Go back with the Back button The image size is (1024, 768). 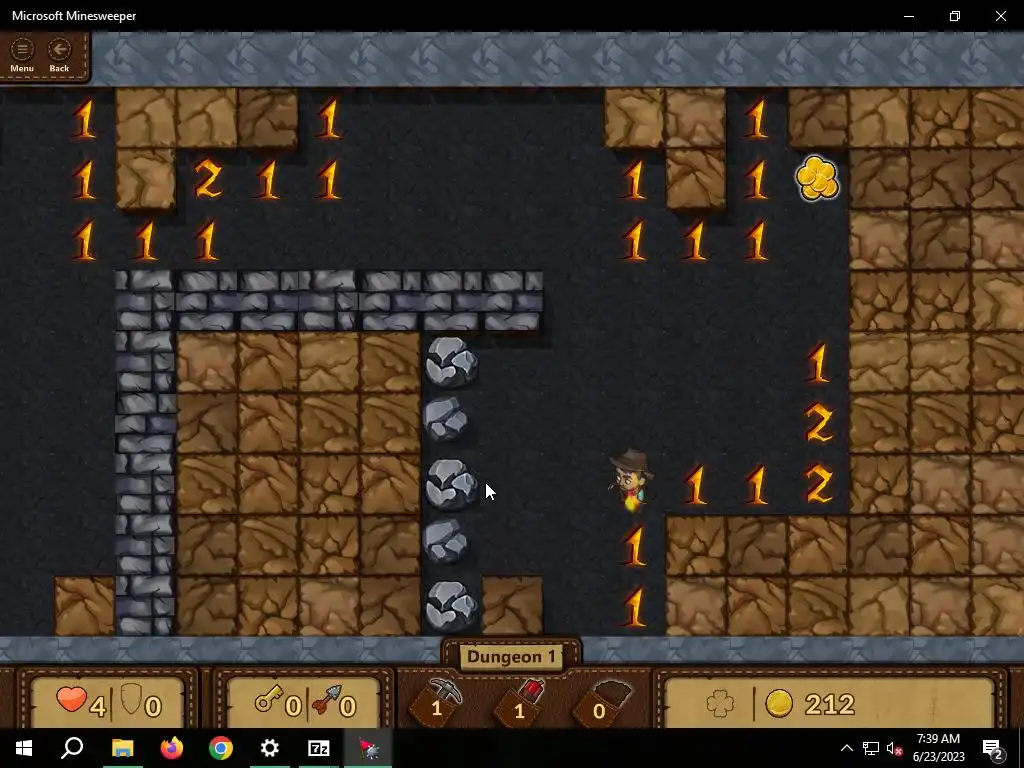[x=59, y=55]
